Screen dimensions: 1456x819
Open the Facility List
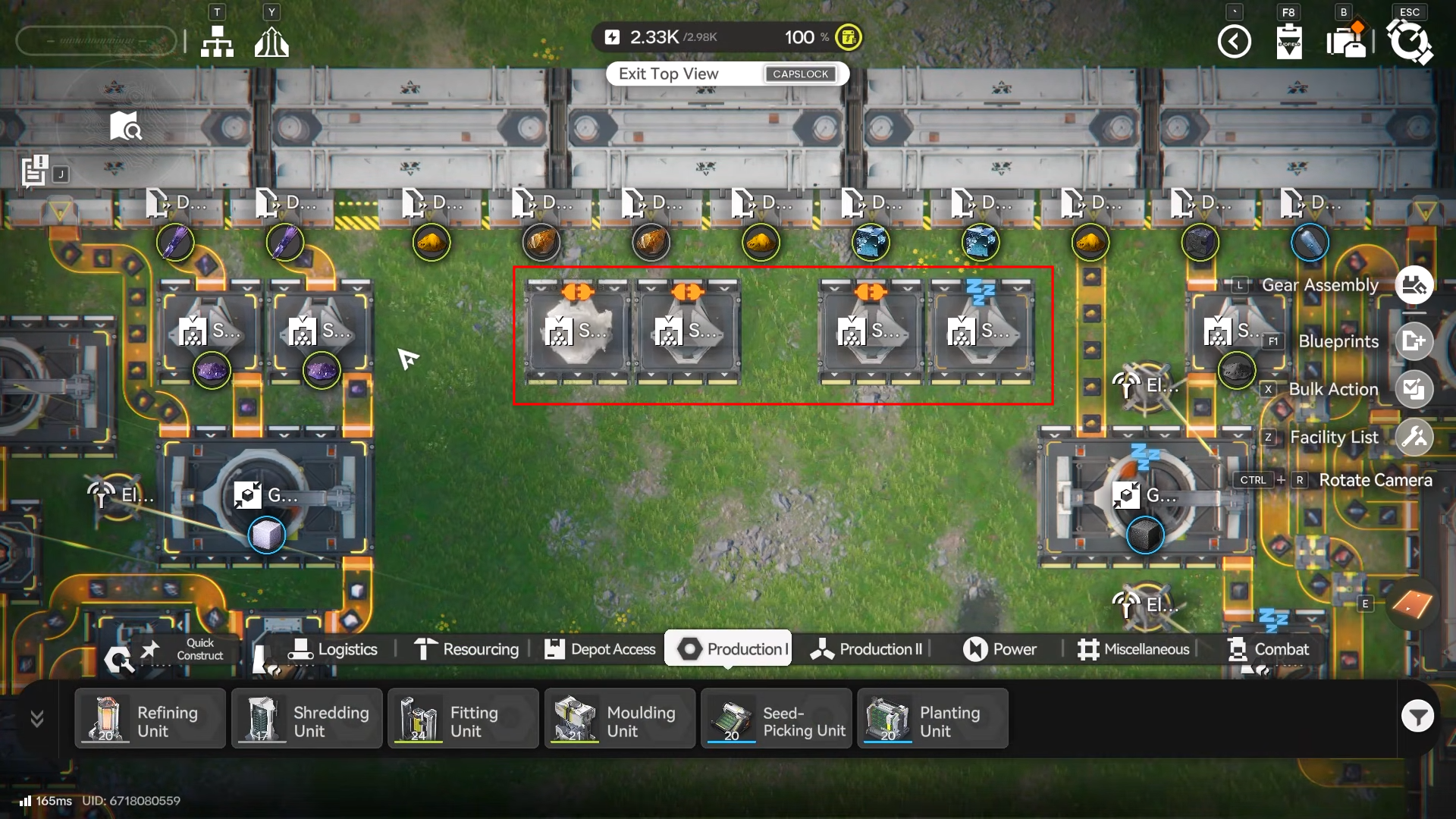[x=1414, y=437]
